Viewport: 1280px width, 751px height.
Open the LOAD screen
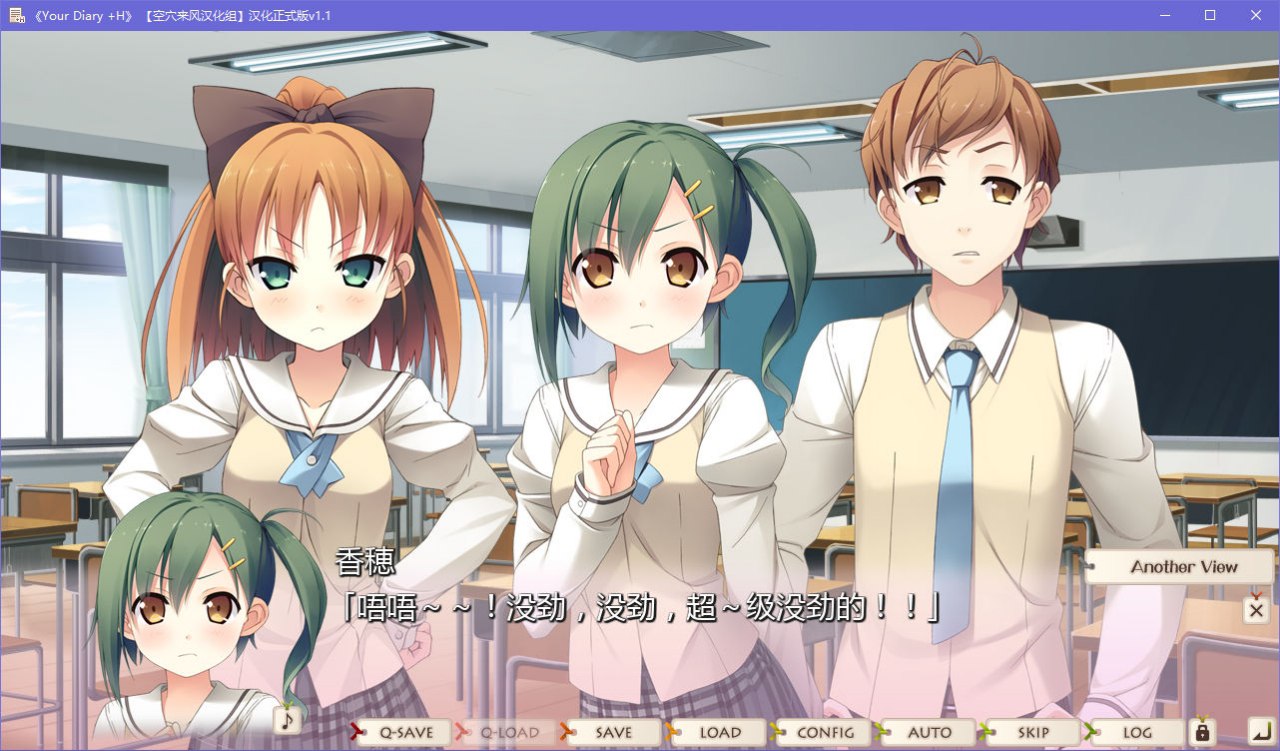pos(717,732)
